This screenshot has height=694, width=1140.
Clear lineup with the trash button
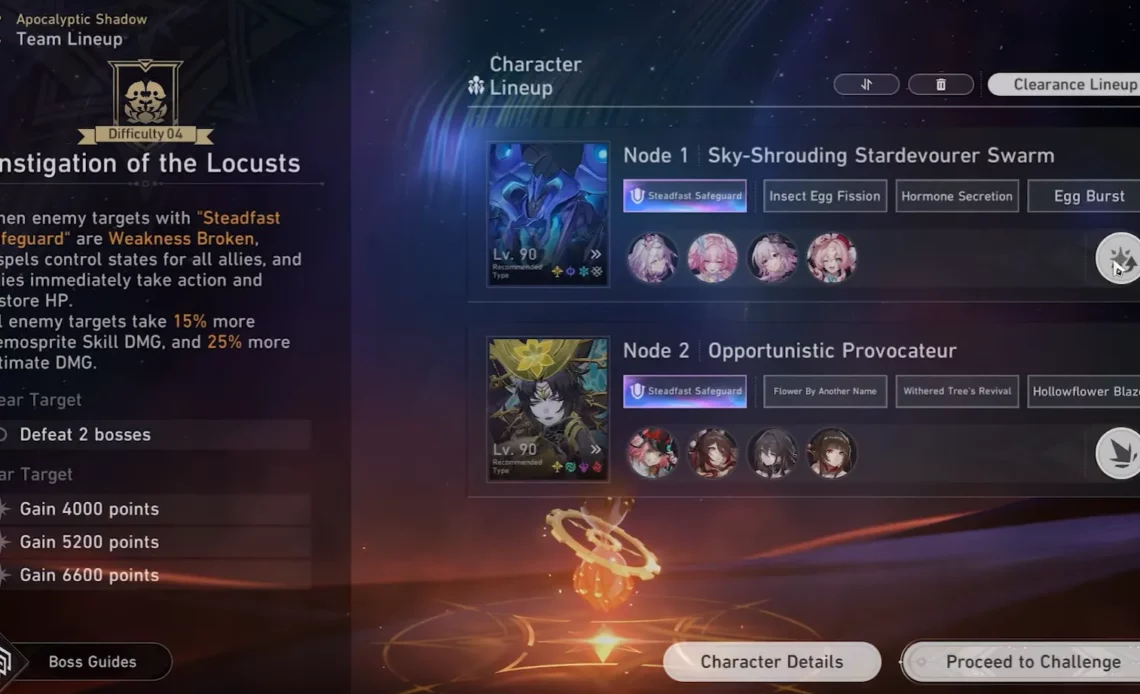(940, 85)
